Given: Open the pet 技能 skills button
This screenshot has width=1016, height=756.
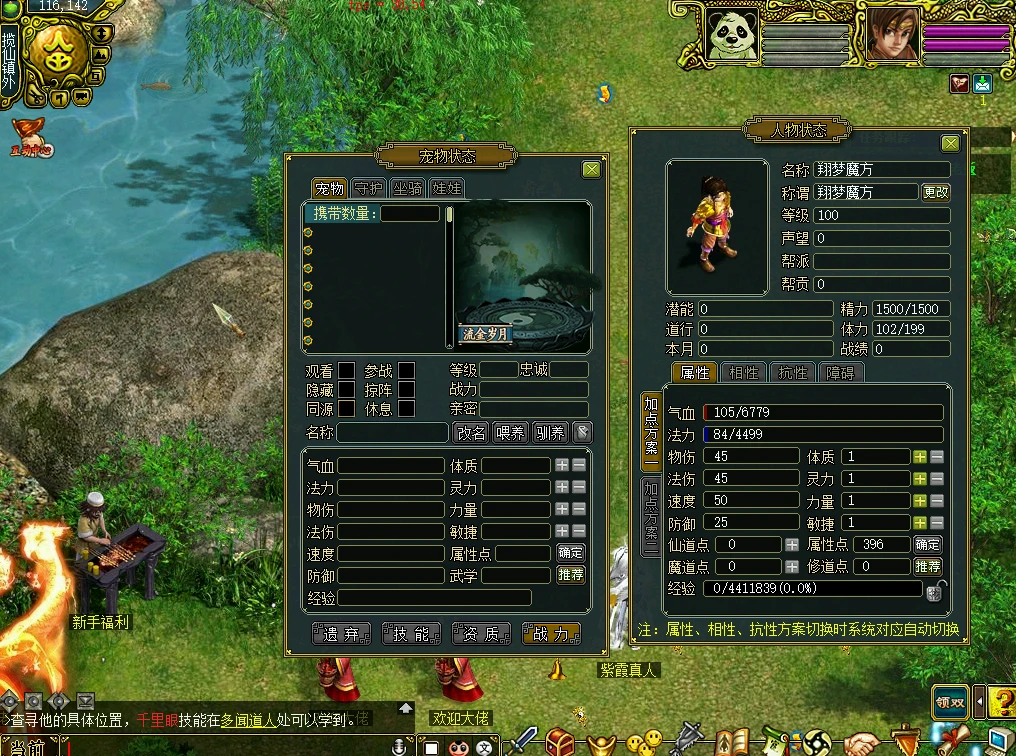Looking at the screenshot, I should point(411,634).
